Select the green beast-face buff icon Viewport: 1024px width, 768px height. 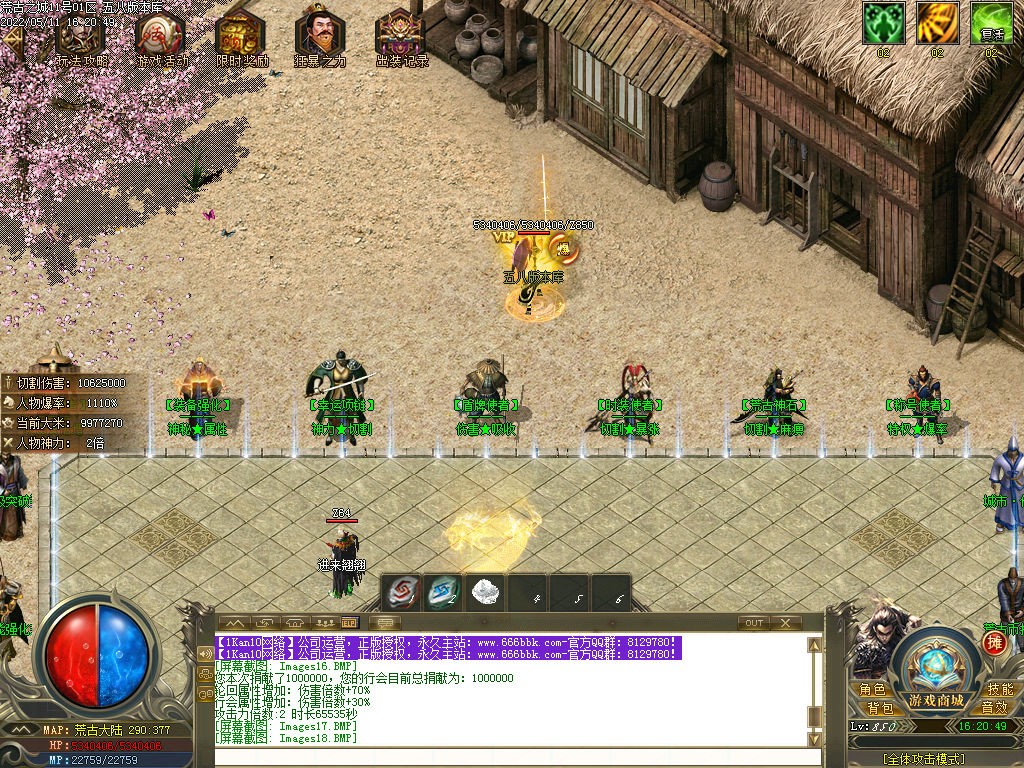point(884,24)
